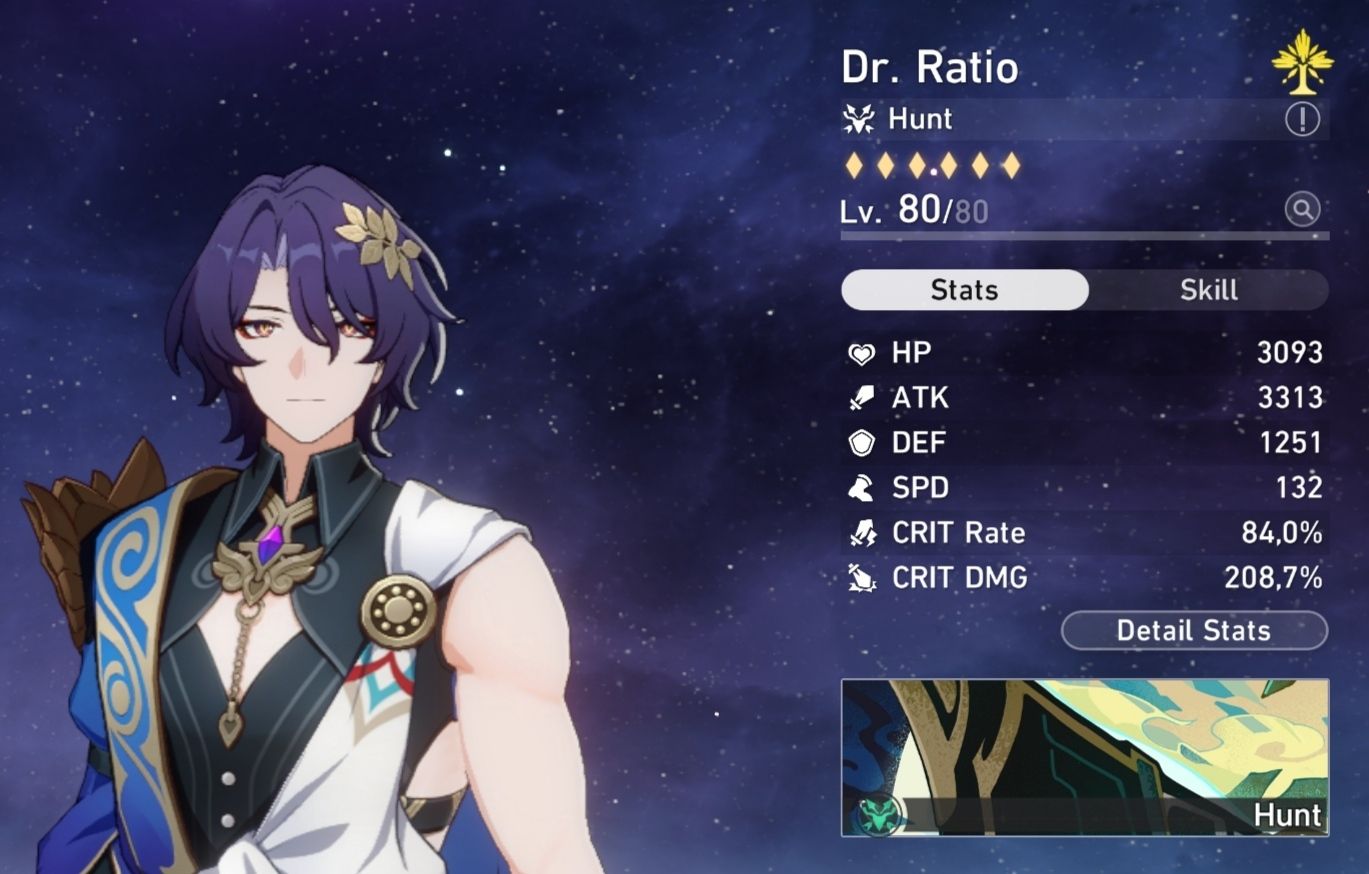Open Detail Stats

[x=1194, y=630]
